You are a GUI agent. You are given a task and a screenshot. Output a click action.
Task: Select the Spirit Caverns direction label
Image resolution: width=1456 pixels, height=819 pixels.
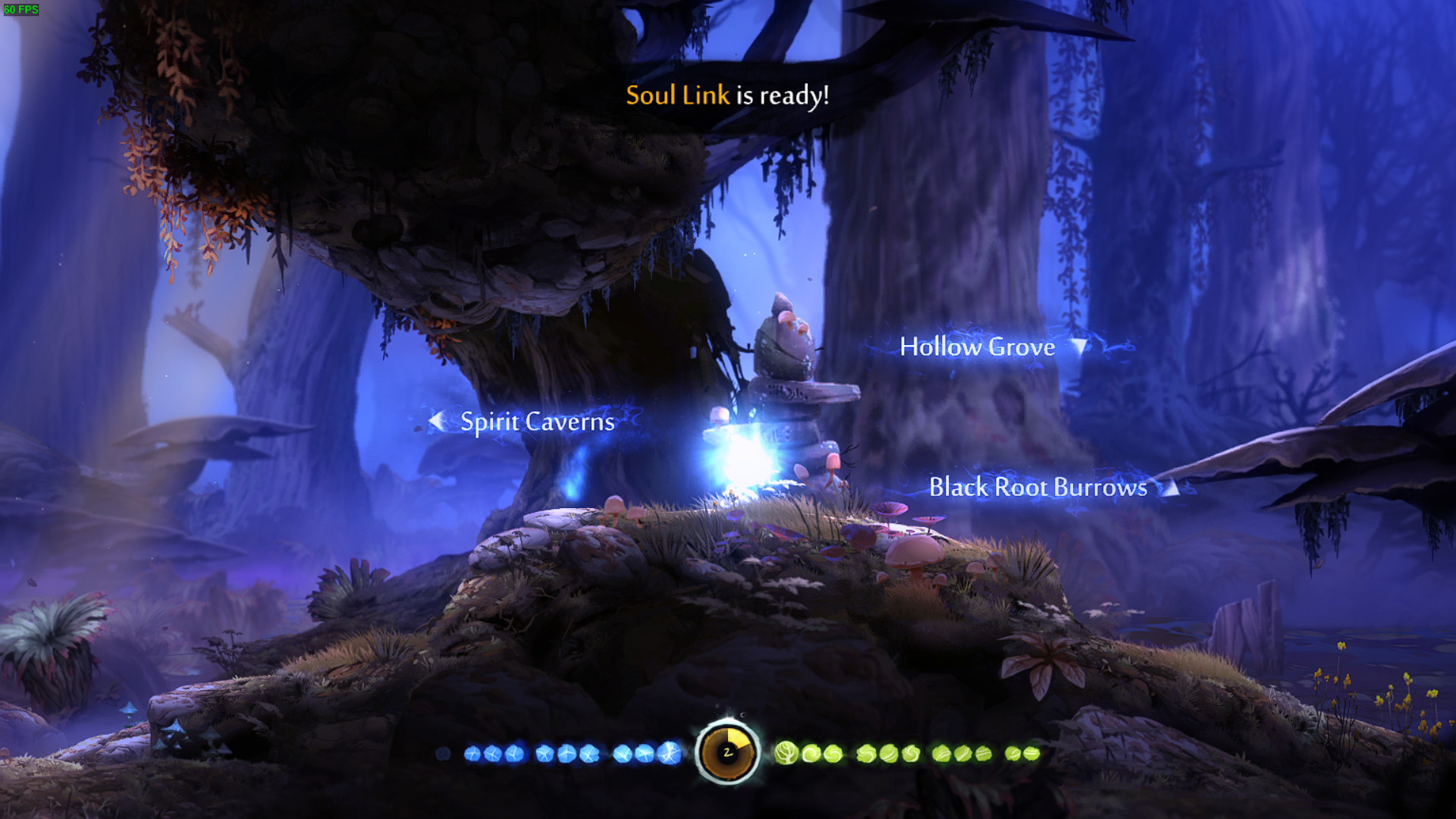tap(537, 422)
